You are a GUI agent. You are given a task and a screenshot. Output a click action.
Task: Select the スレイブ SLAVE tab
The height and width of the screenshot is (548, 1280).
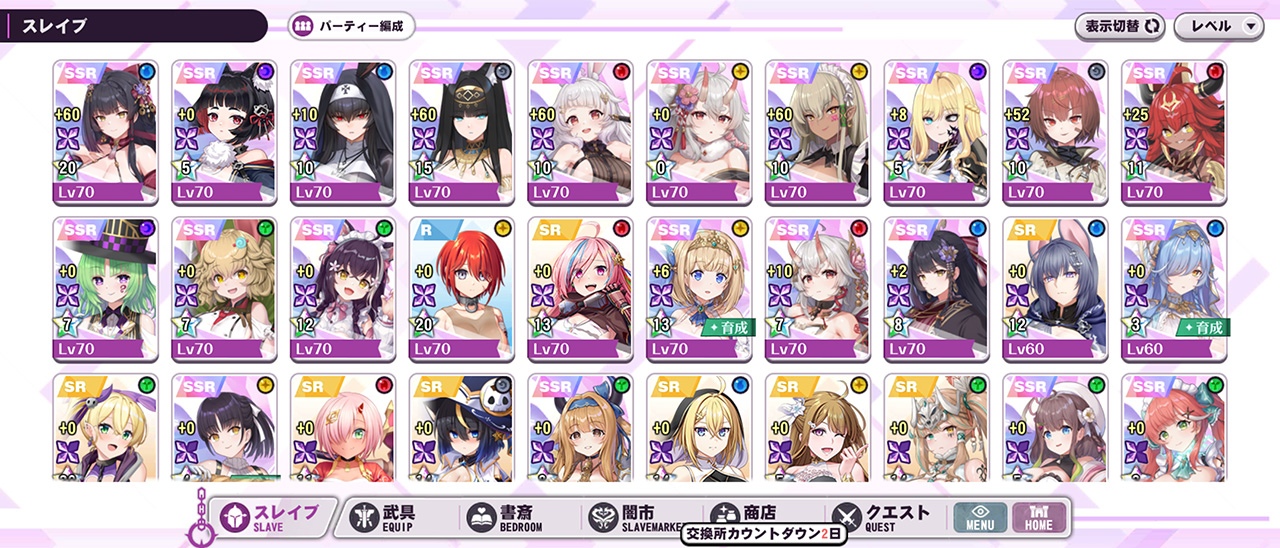[271, 516]
